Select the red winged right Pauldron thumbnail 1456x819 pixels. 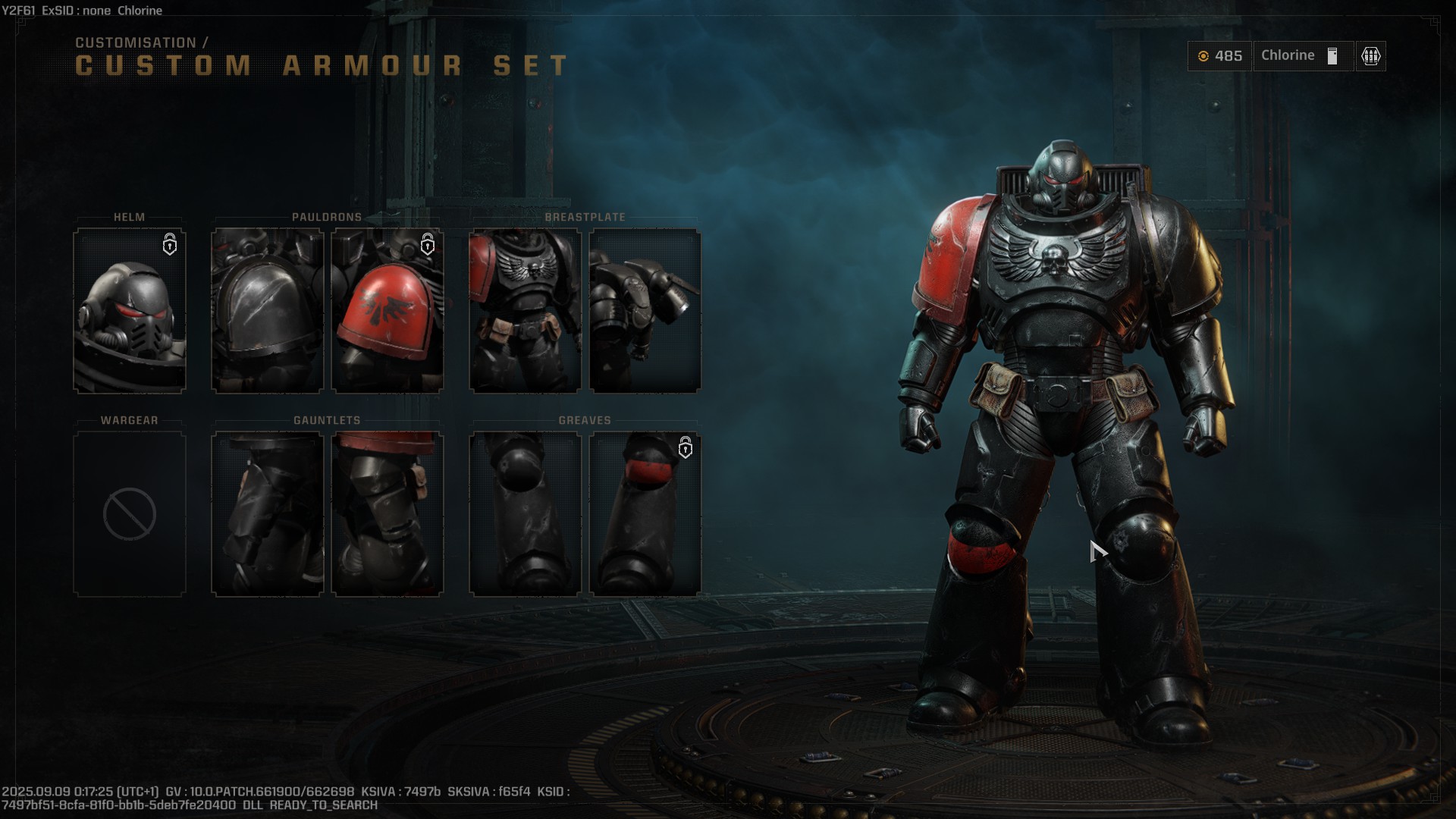388,311
